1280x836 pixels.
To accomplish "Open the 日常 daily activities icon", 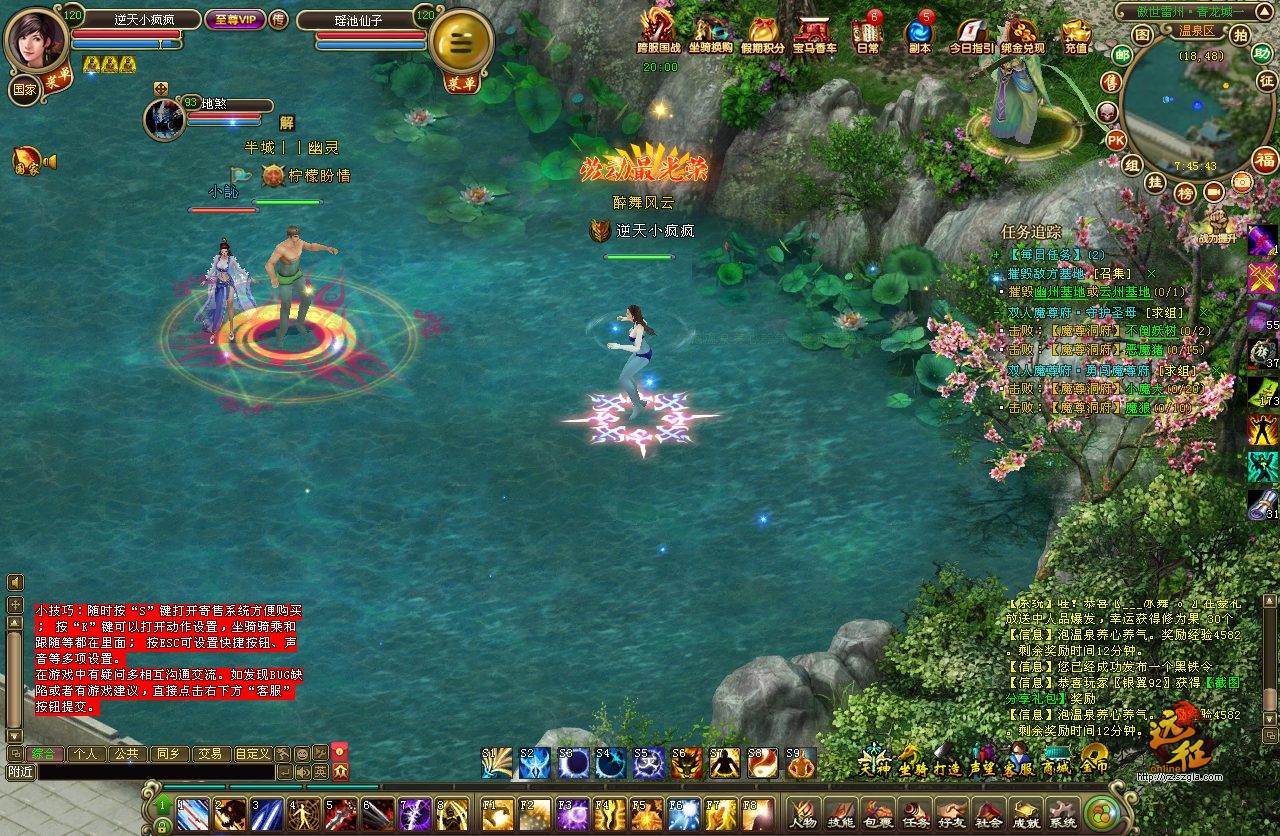I will (867, 33).
